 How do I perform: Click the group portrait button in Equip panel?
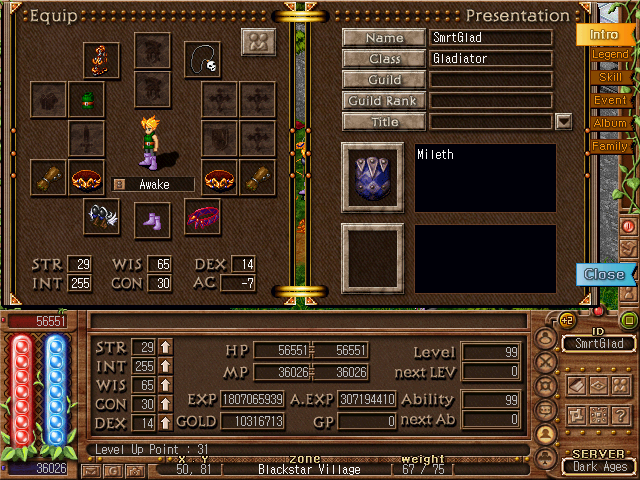(258, 43)
